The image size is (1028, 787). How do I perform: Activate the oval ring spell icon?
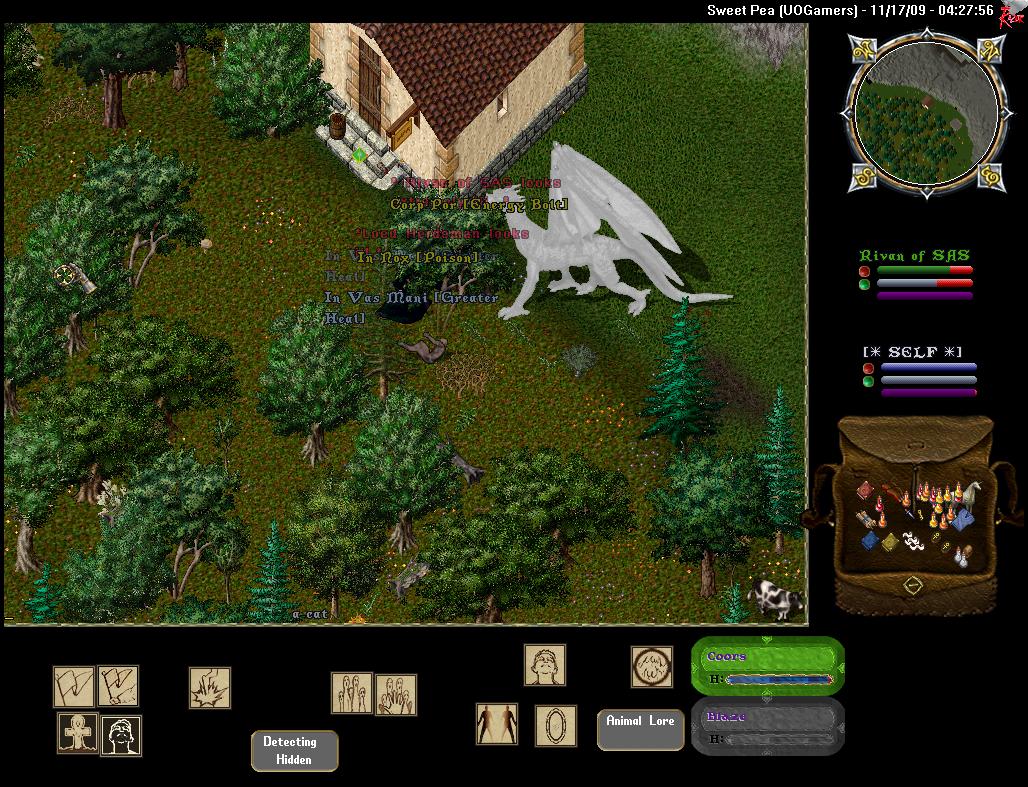point(555,725)
